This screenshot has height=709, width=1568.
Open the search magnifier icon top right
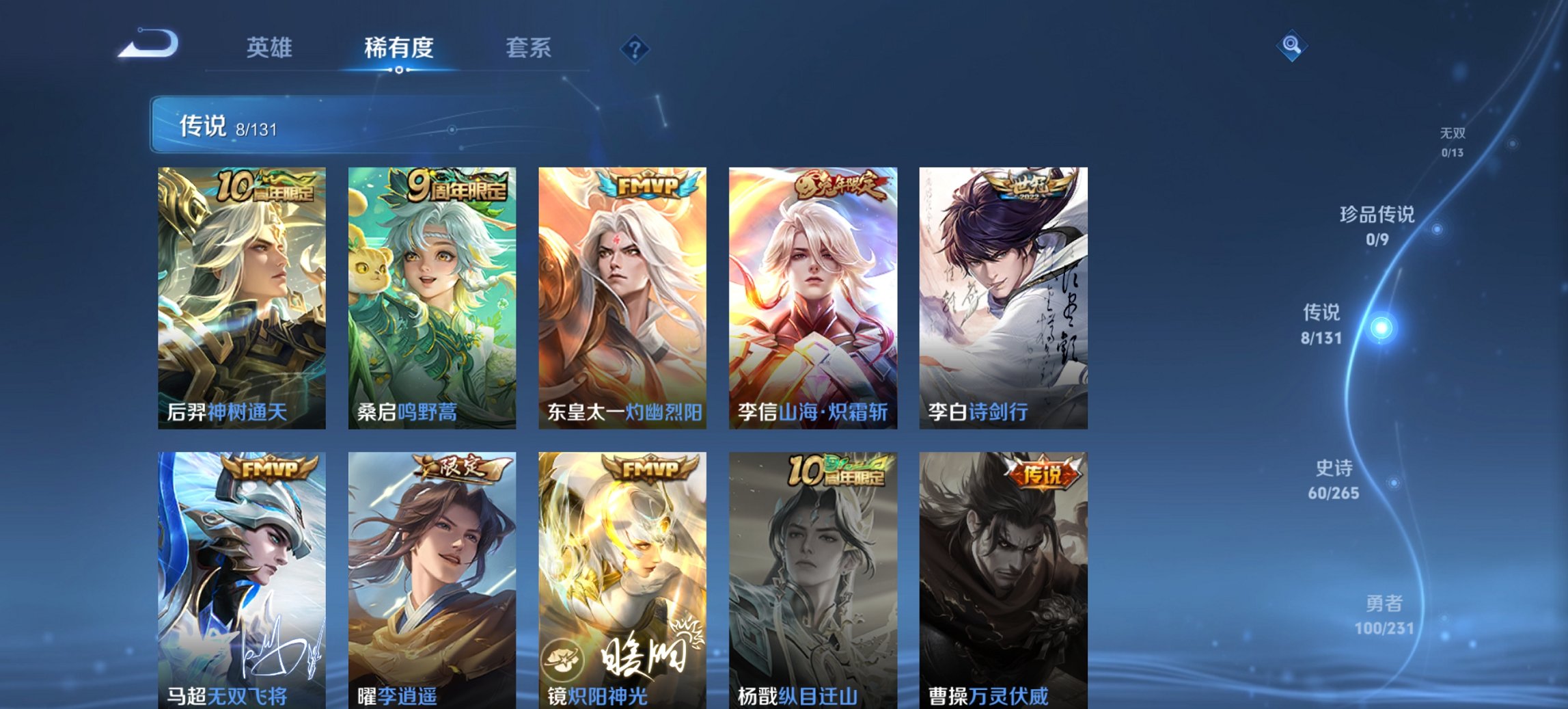(1291, 46)
